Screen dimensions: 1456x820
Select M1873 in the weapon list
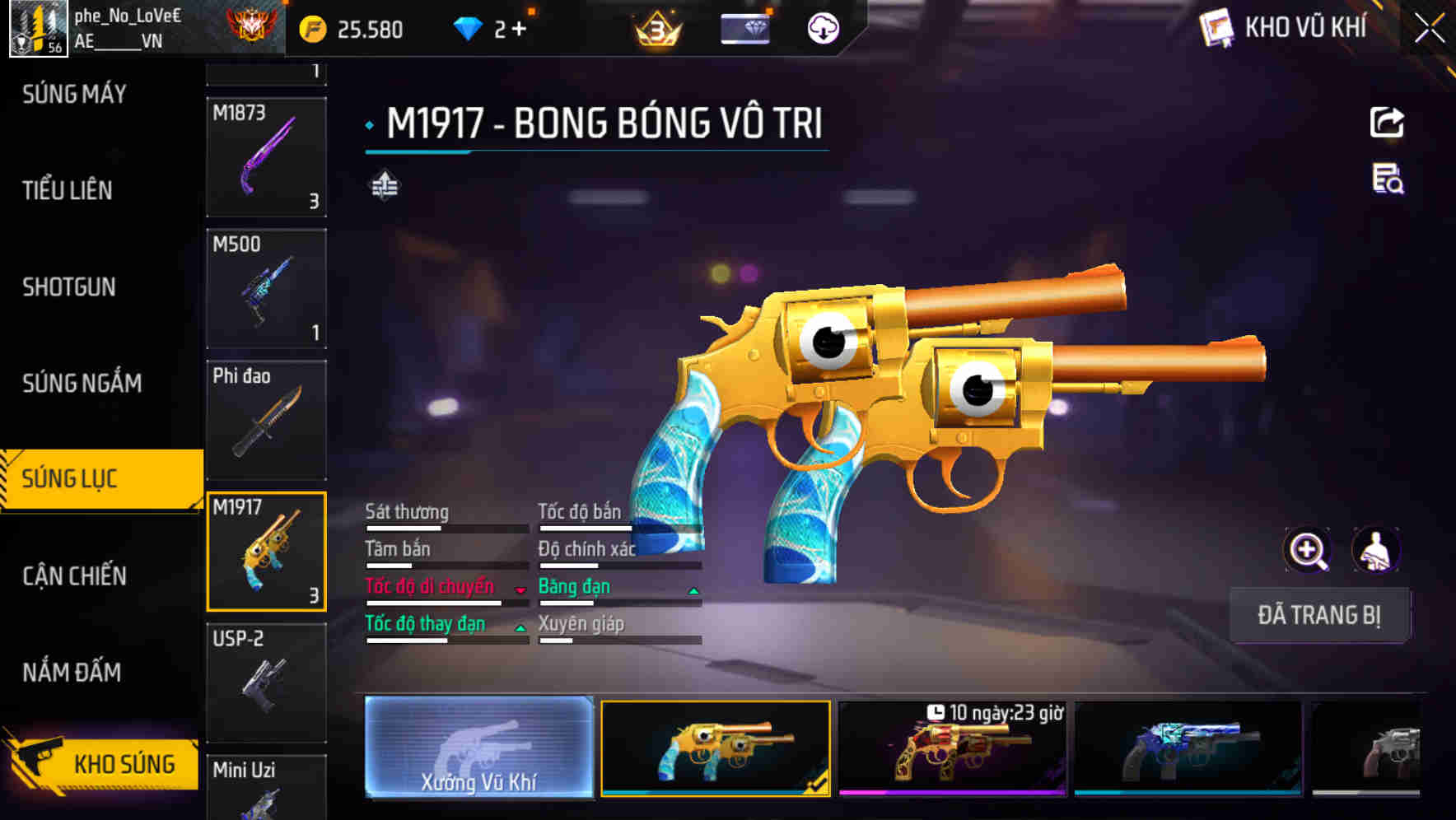tap(266, 158)
